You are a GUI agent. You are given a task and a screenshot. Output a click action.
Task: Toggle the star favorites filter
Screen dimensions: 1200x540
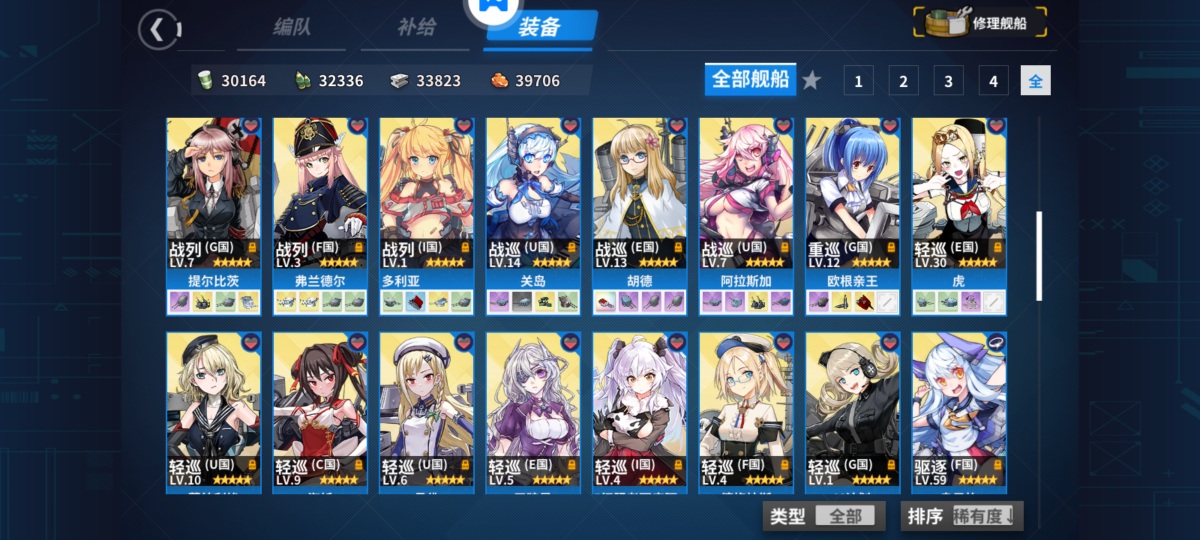click(812, 80)
